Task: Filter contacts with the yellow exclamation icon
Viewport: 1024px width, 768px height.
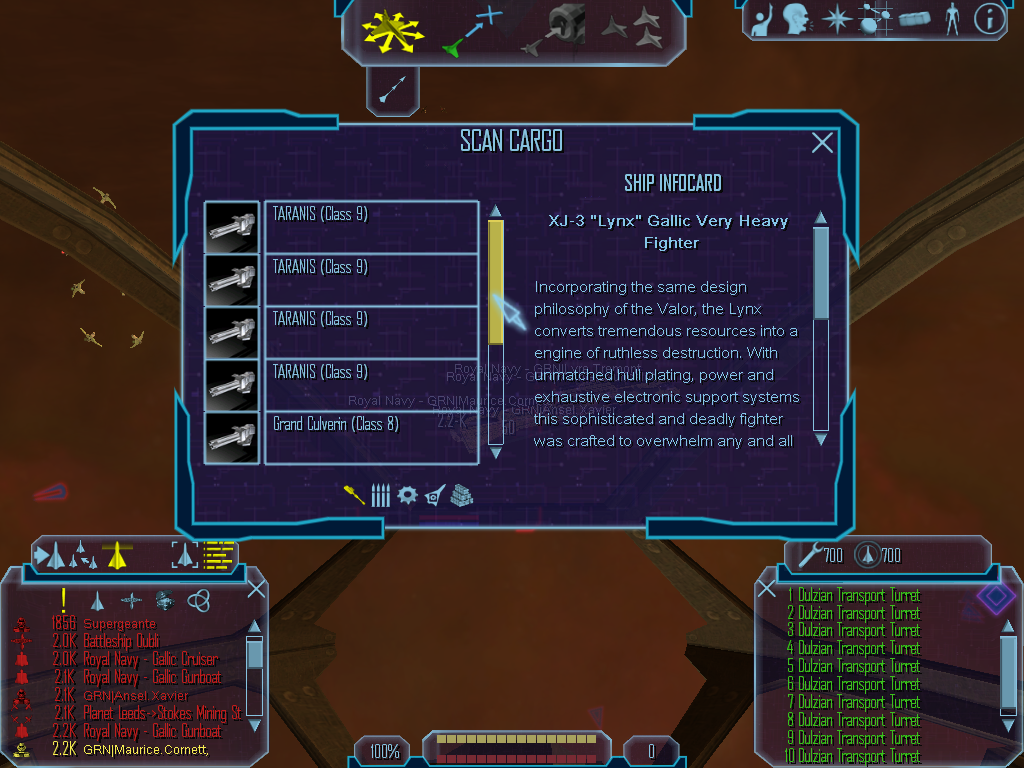Action: (63, 599)
